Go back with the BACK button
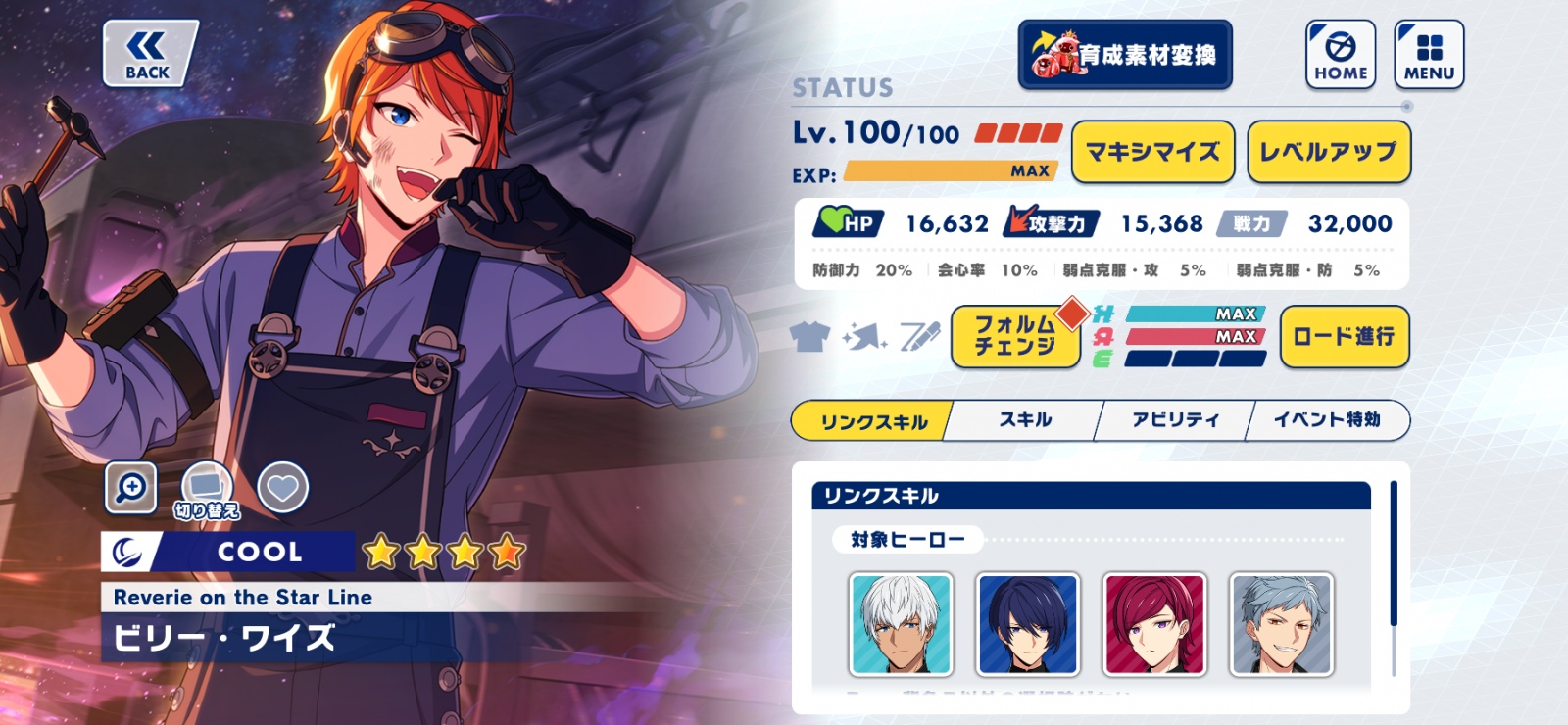1568x725 pixels. 149,55
